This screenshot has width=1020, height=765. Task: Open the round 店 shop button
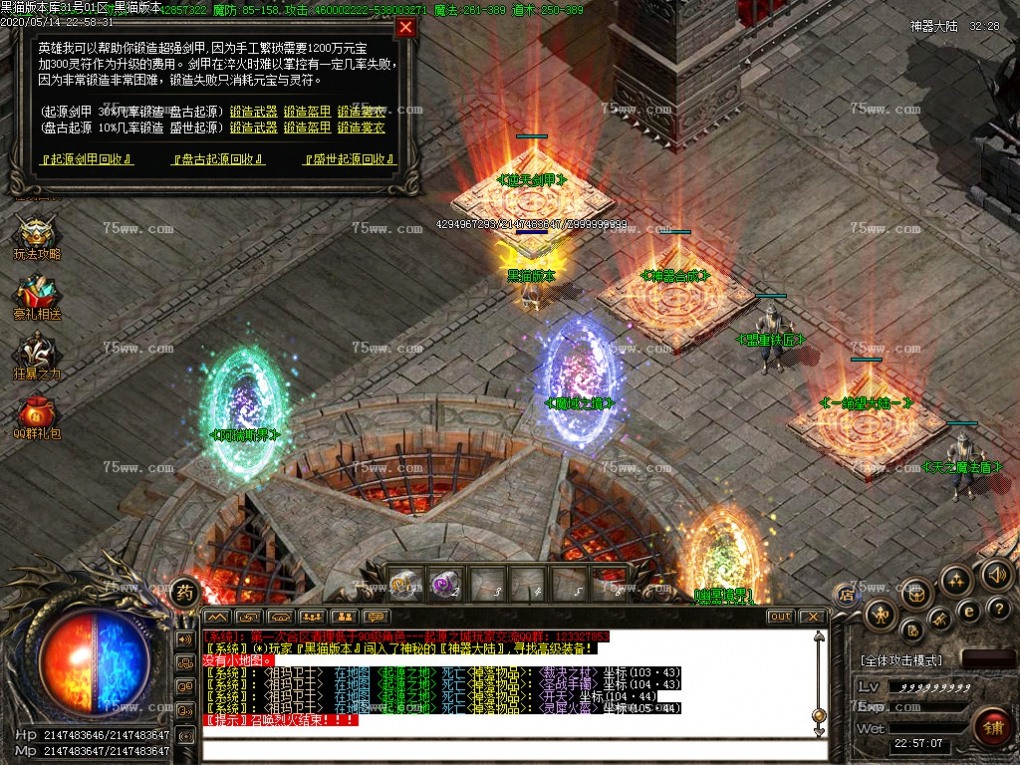pos(846,594)
